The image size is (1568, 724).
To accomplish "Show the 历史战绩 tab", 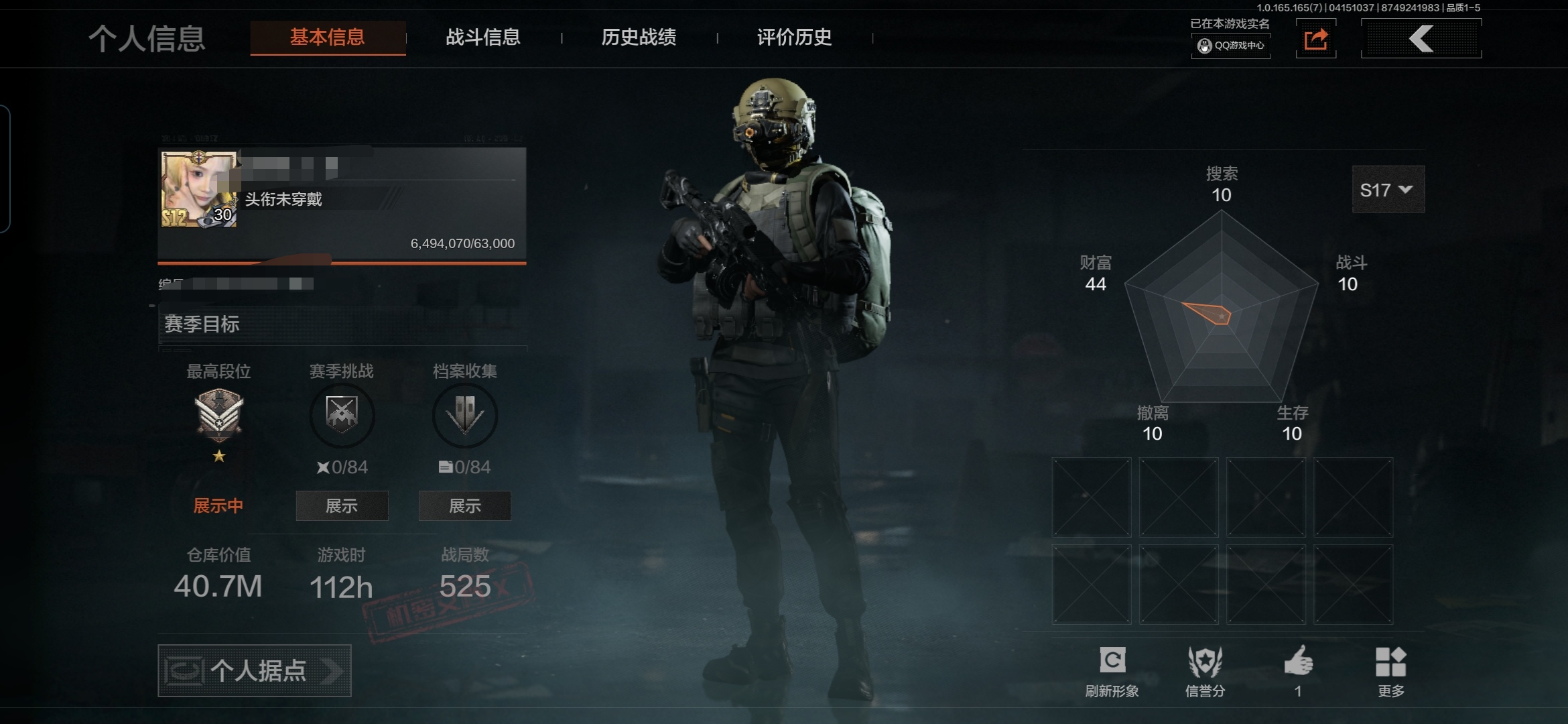I will click(639, 38).
